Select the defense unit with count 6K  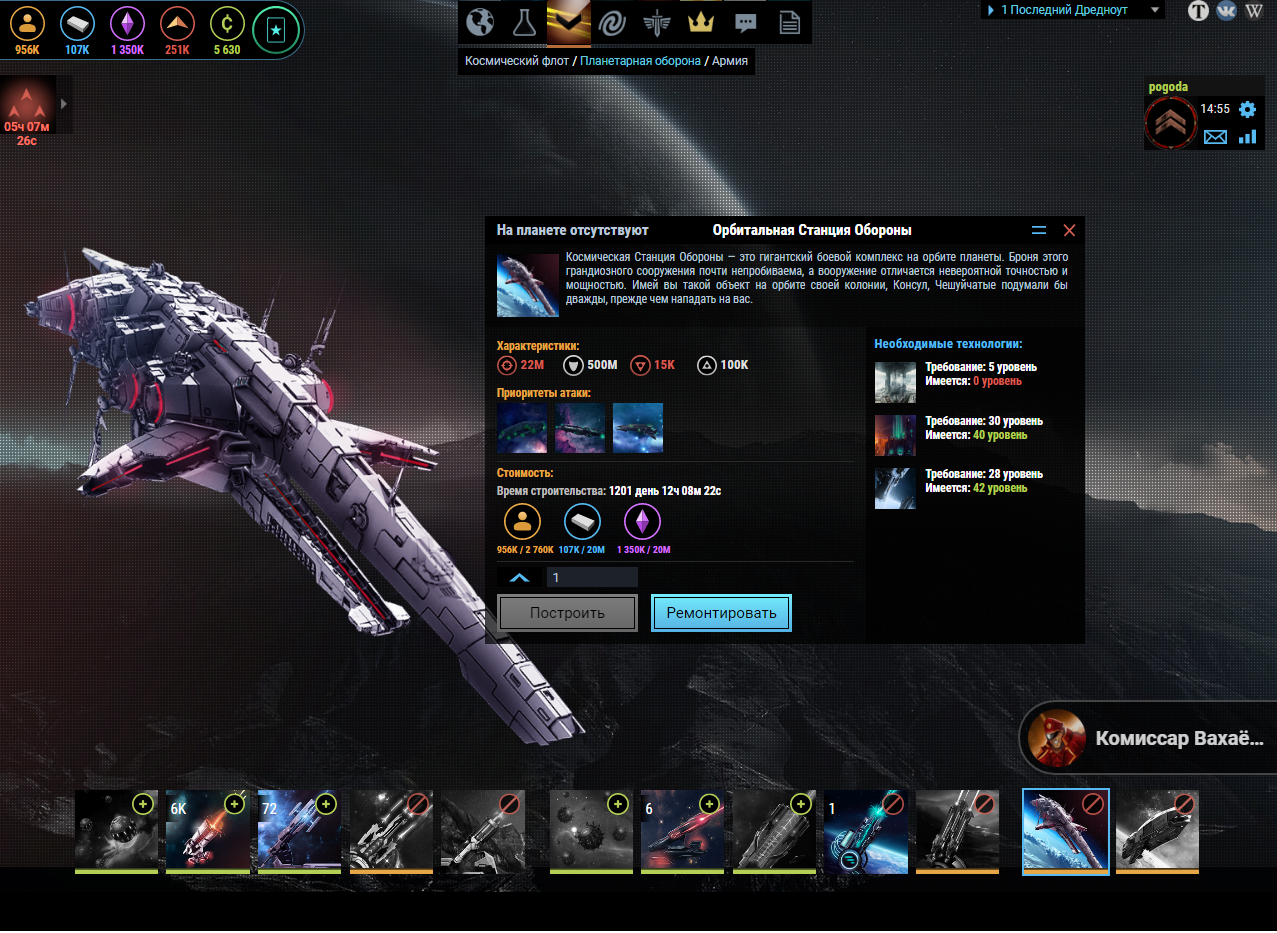[x=207, y=830]
